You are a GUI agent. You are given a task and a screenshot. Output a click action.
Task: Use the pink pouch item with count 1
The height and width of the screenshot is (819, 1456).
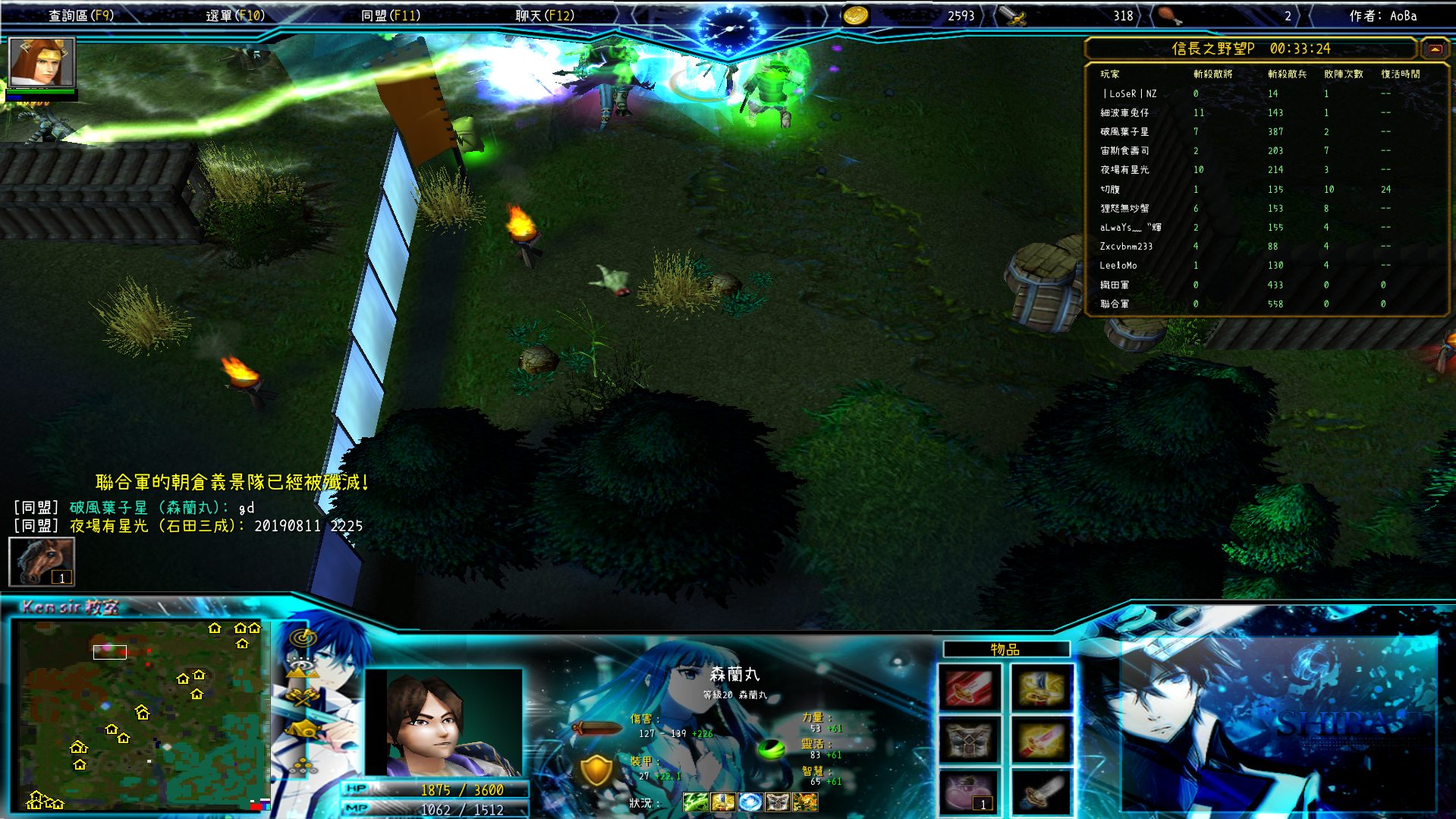coord(969,792)
